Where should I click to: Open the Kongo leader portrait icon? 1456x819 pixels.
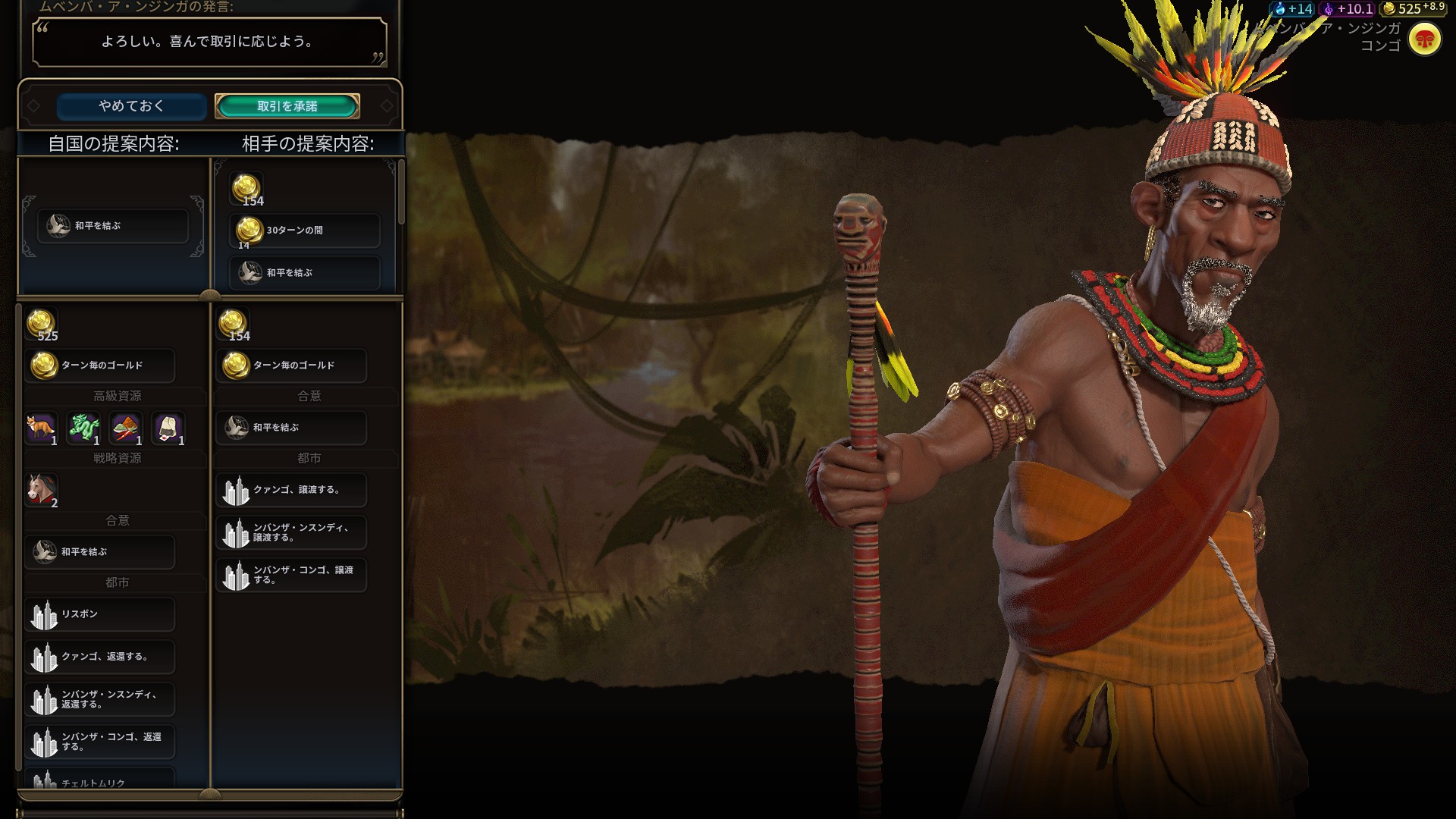tap(1424, 39)
